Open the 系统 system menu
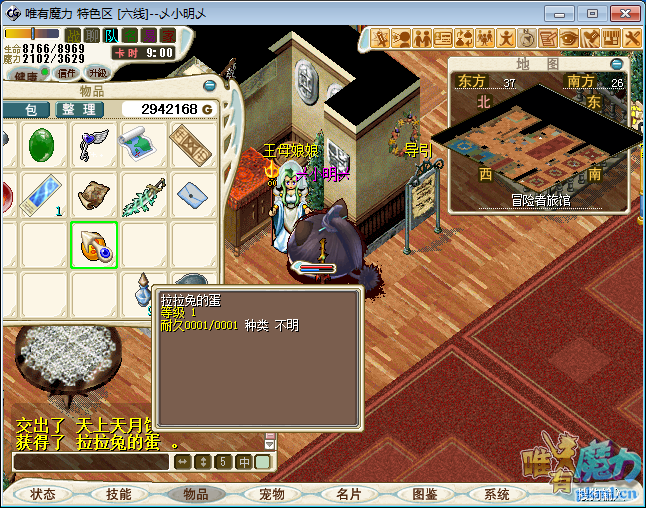Screen dimensions: 646x508 click(497, 494)
